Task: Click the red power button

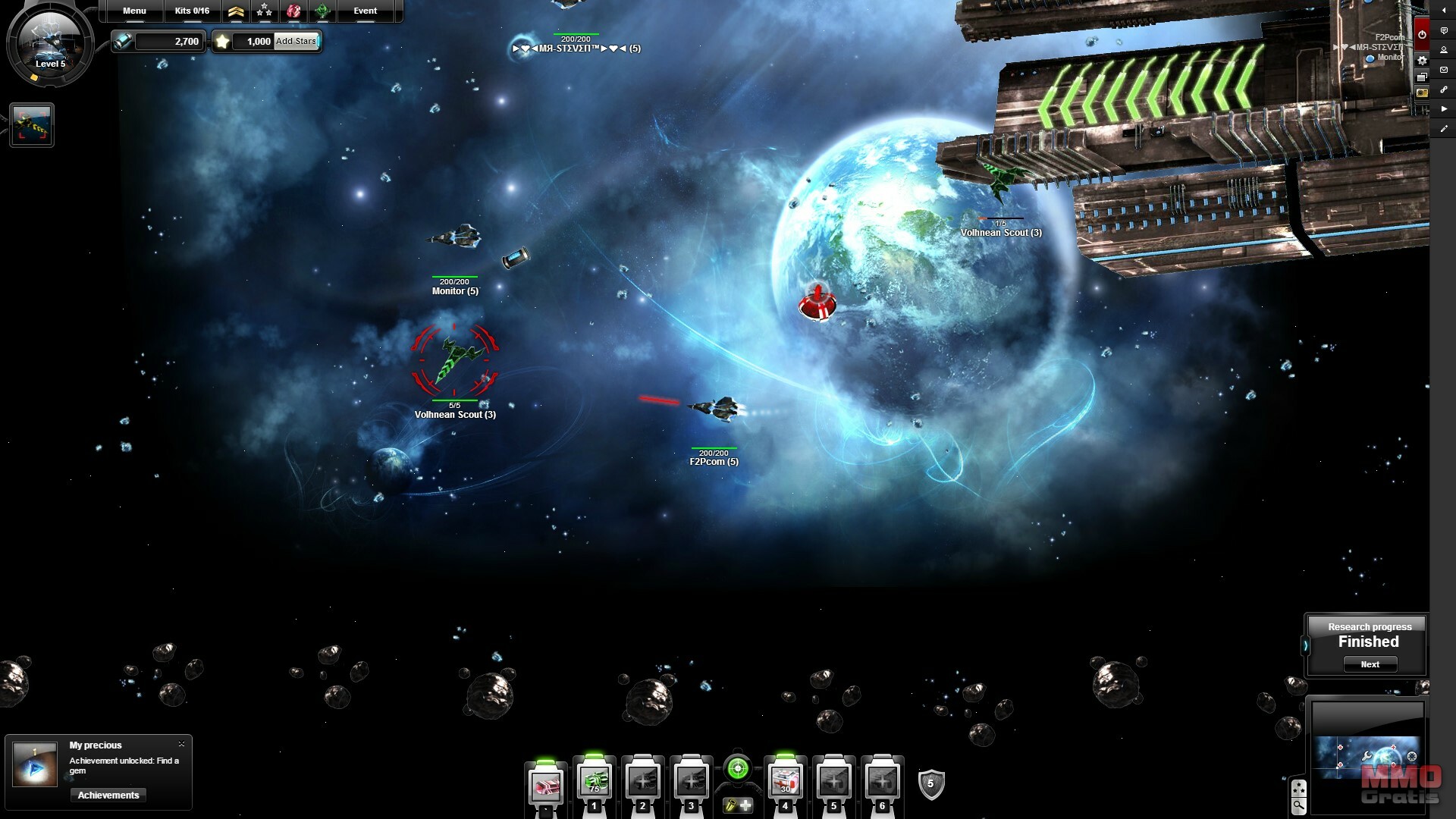Action: tap(1422, 34)
